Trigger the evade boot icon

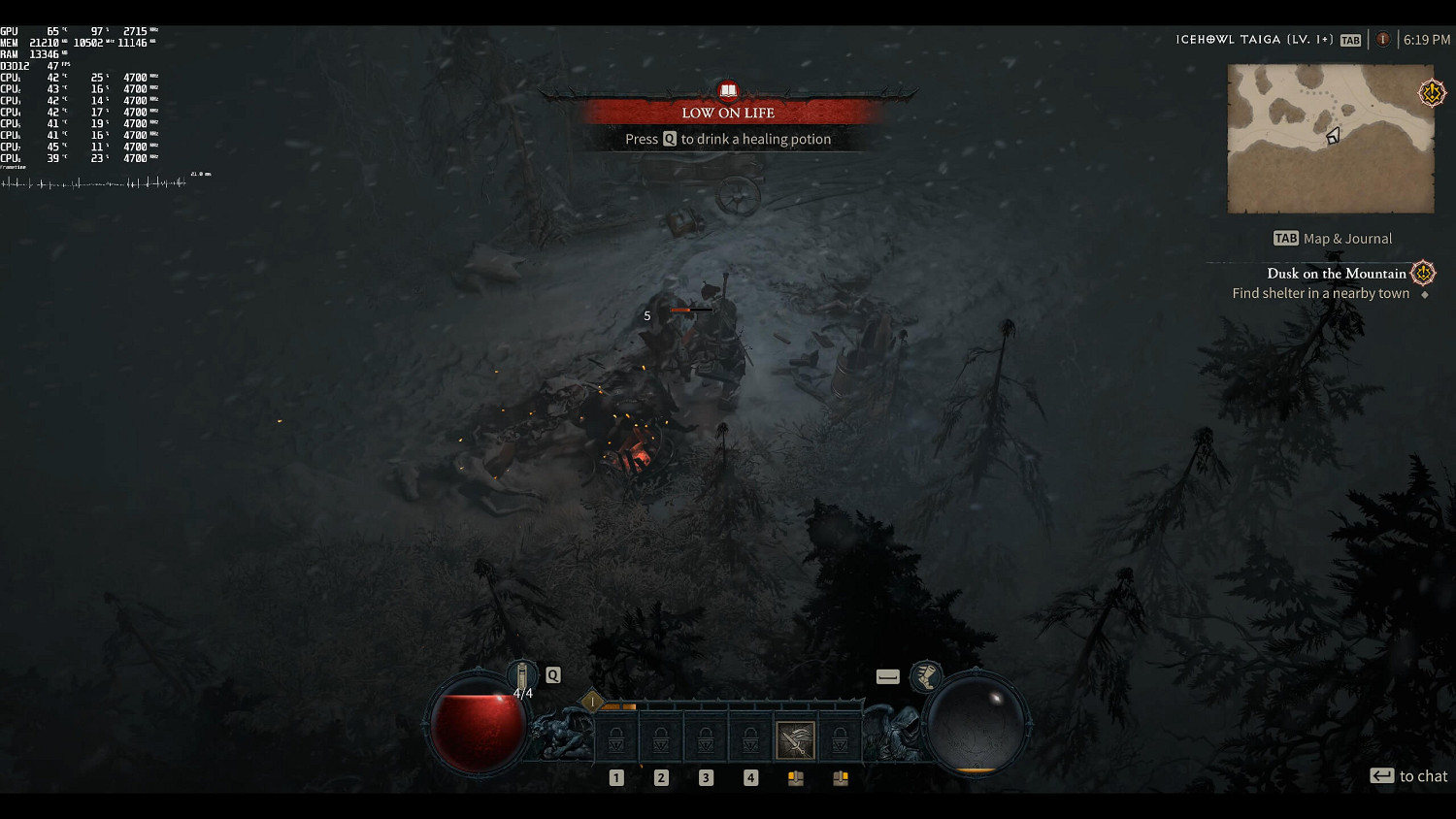tap(927, 676)
